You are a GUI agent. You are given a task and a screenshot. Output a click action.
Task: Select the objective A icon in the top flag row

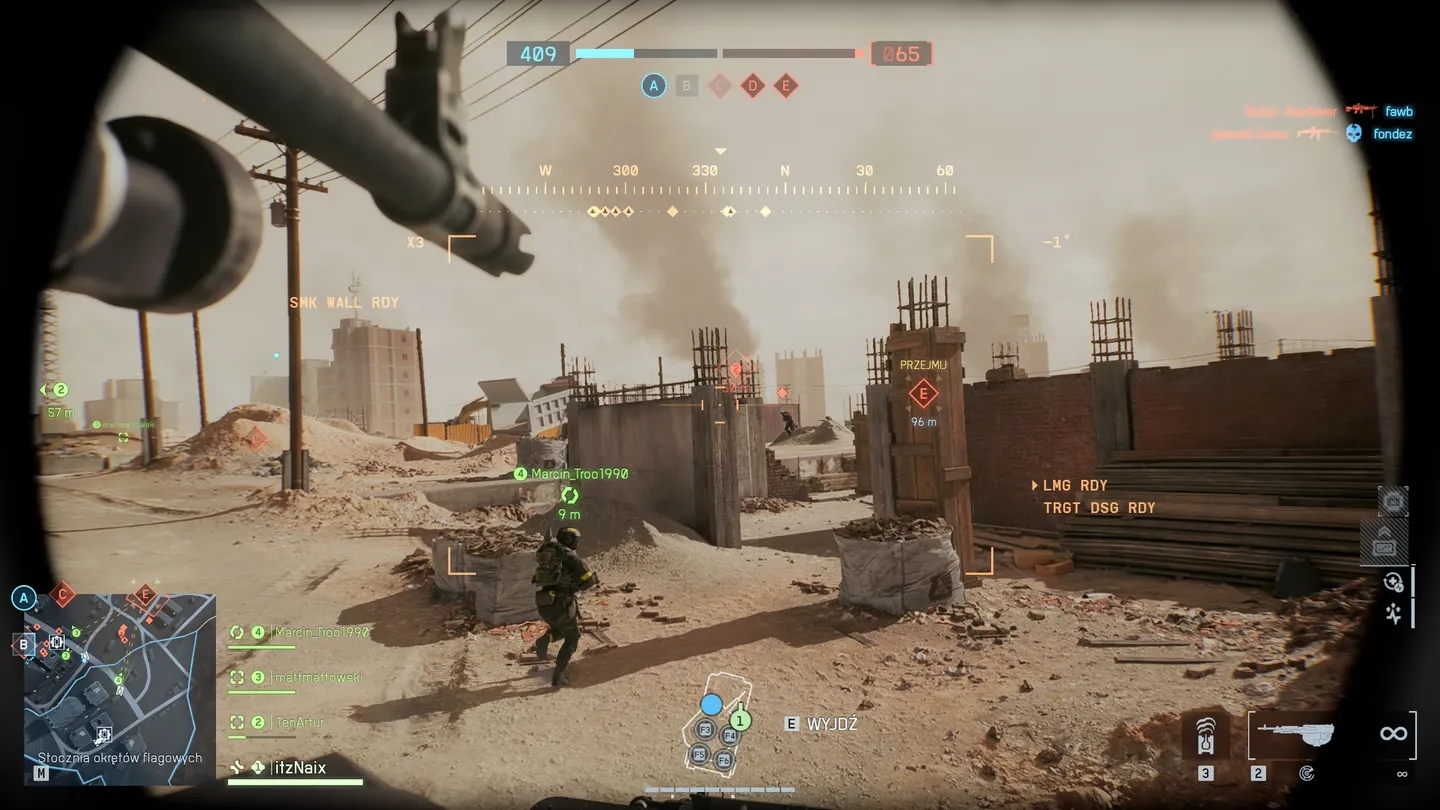click(x=654, y=86)
